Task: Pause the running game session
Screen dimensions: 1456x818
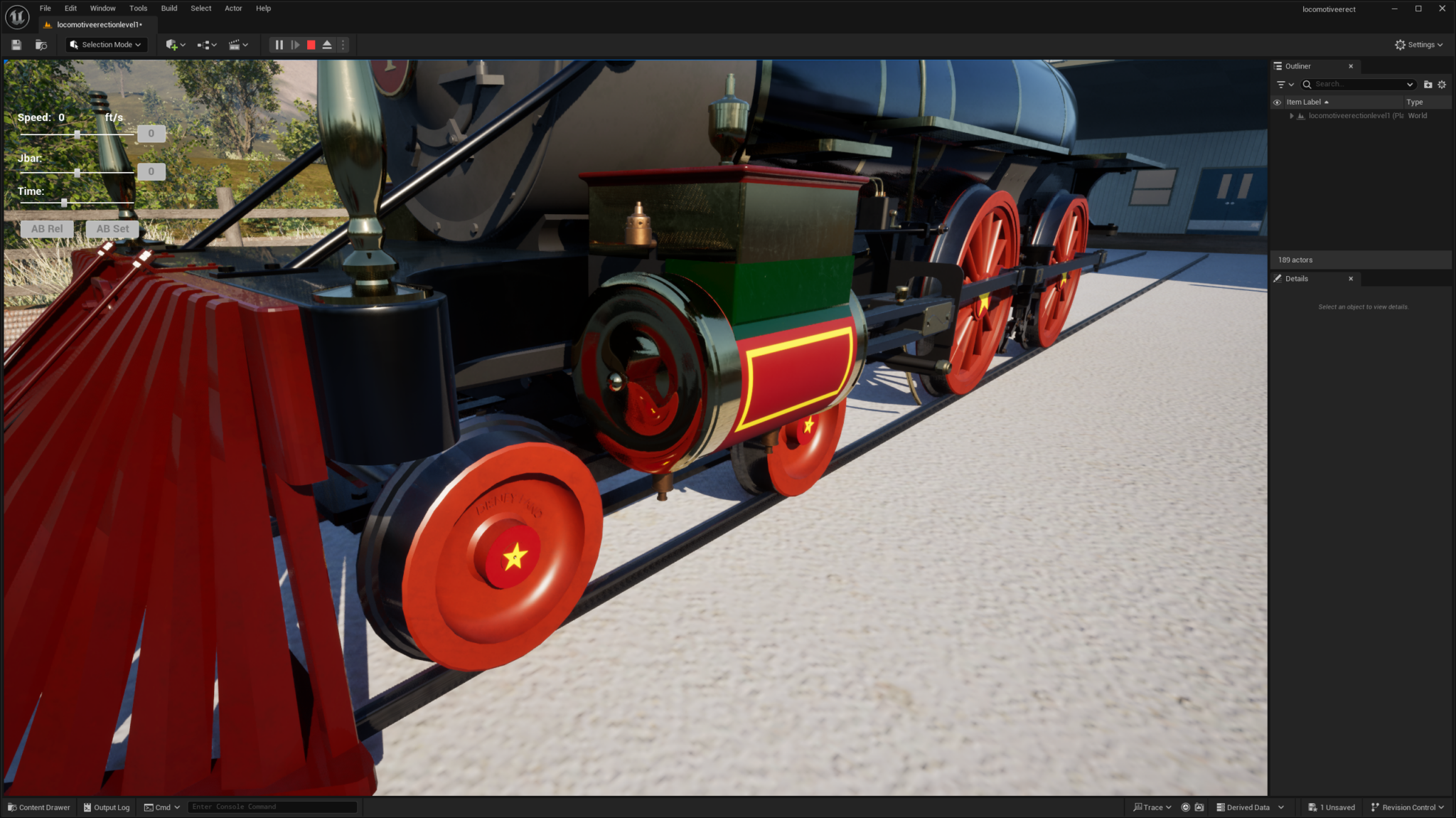Action: pos(279,45)
